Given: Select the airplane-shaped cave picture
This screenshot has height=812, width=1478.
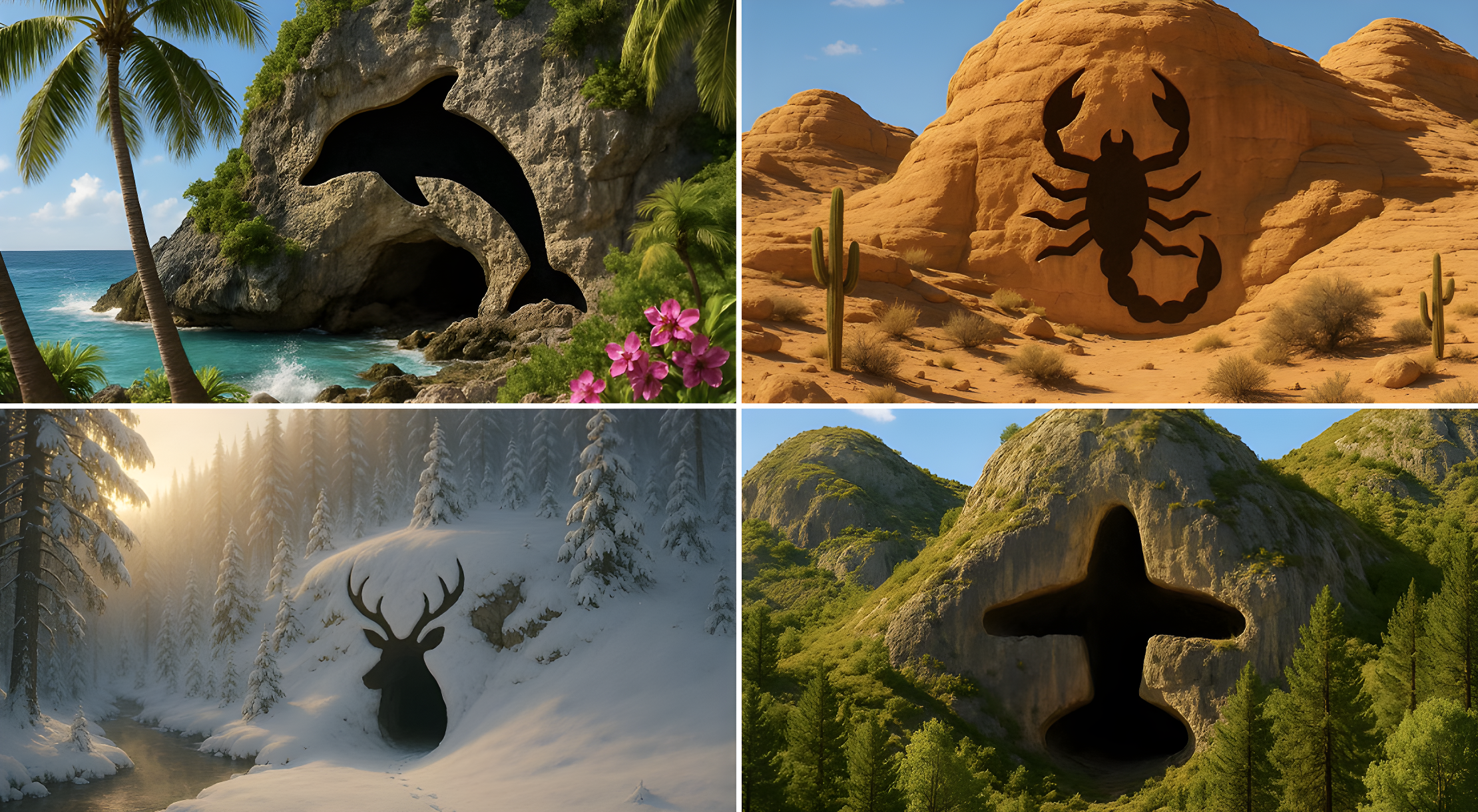Looking at the screenshot, I should point(1110,610).
